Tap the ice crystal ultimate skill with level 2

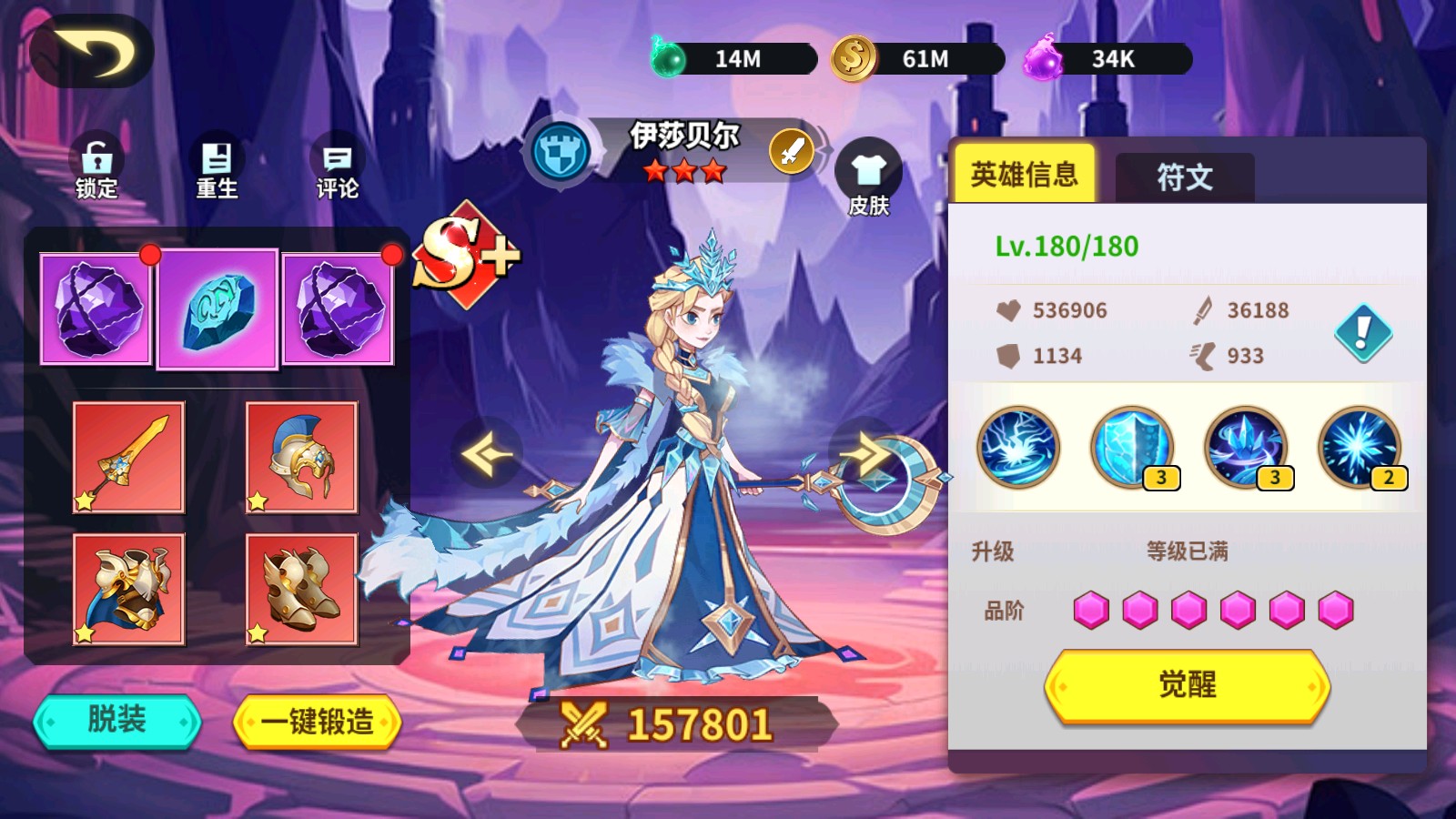pyautogui.click(x=1358, y=448)
